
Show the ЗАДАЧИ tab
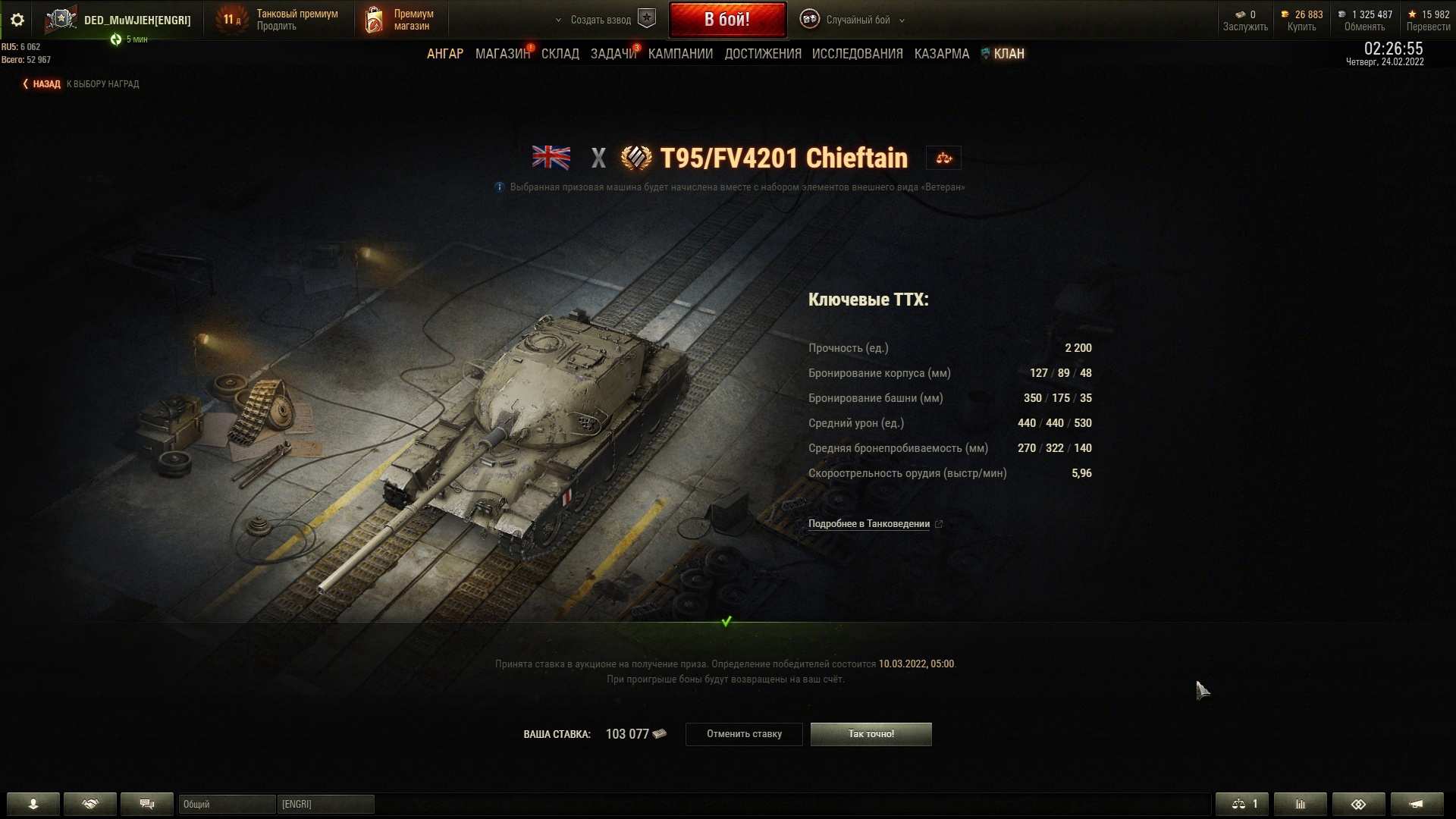click(x=613, y=54)
